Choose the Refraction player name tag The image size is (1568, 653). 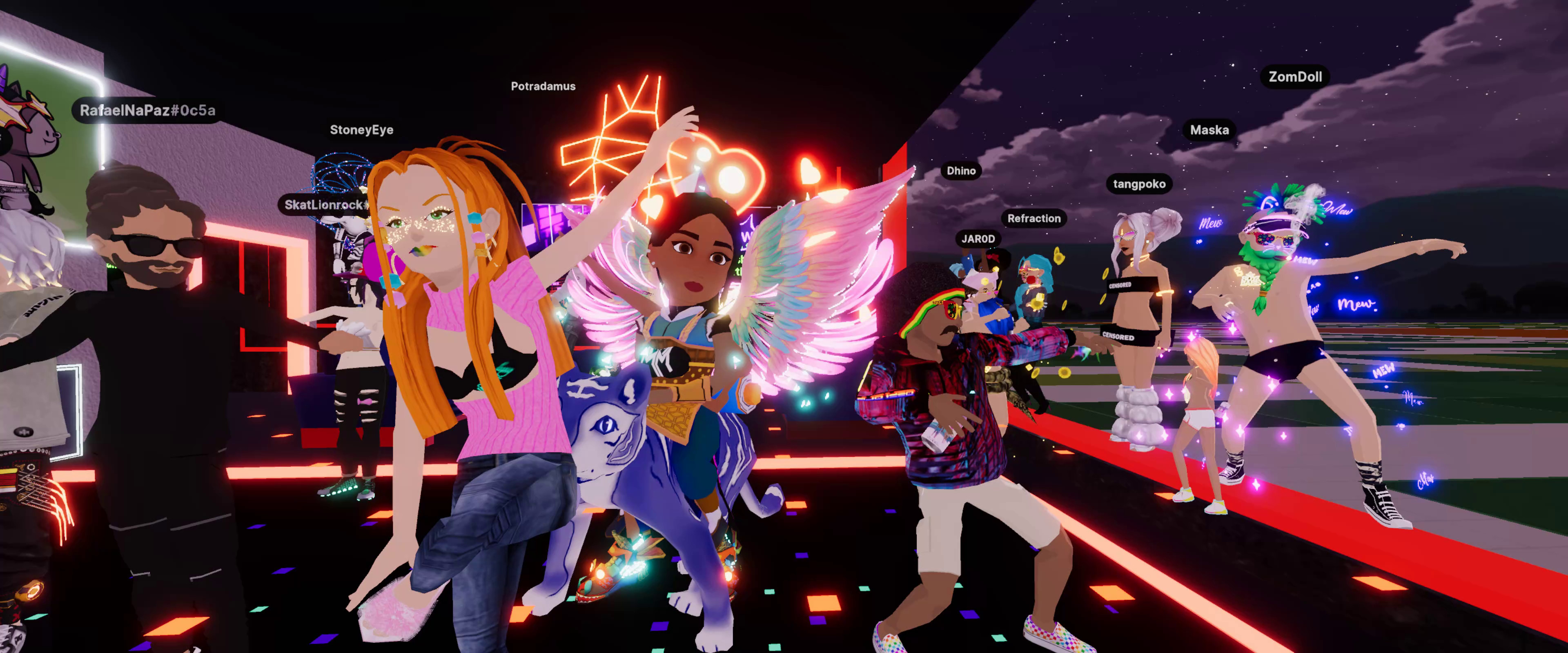pyautogui.click(x=1033, y=218)
